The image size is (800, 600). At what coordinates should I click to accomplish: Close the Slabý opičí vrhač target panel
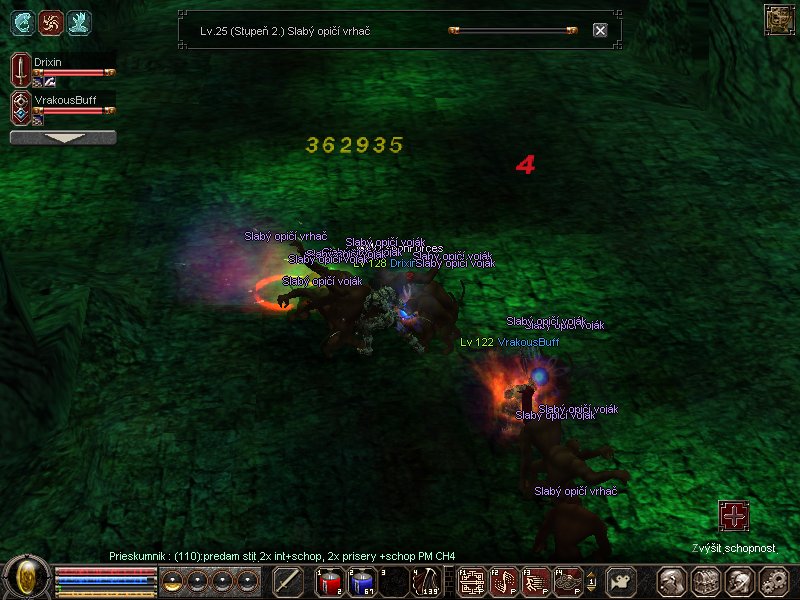(x=600, y=30)
